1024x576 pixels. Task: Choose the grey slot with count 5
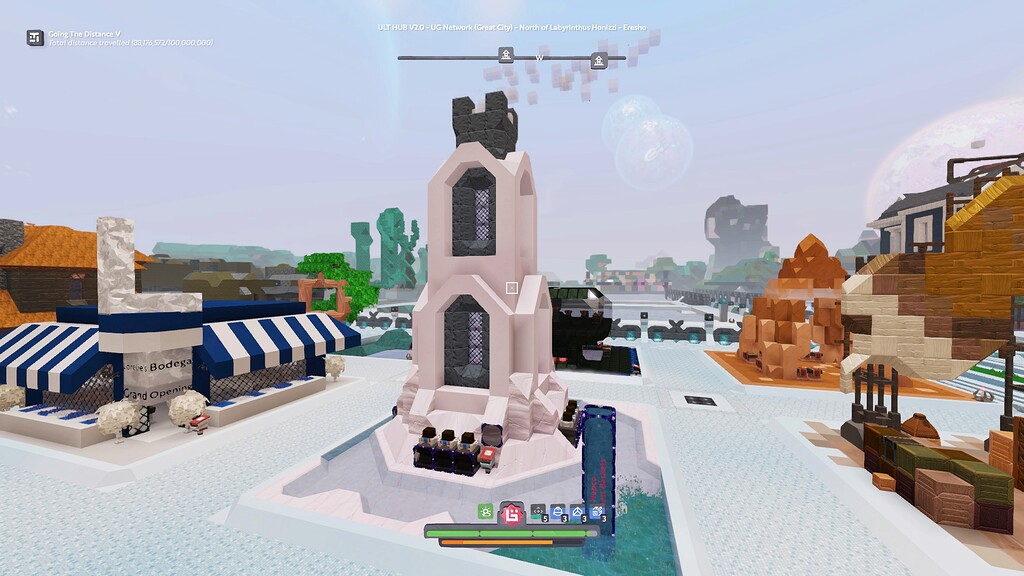click(538, 513)
